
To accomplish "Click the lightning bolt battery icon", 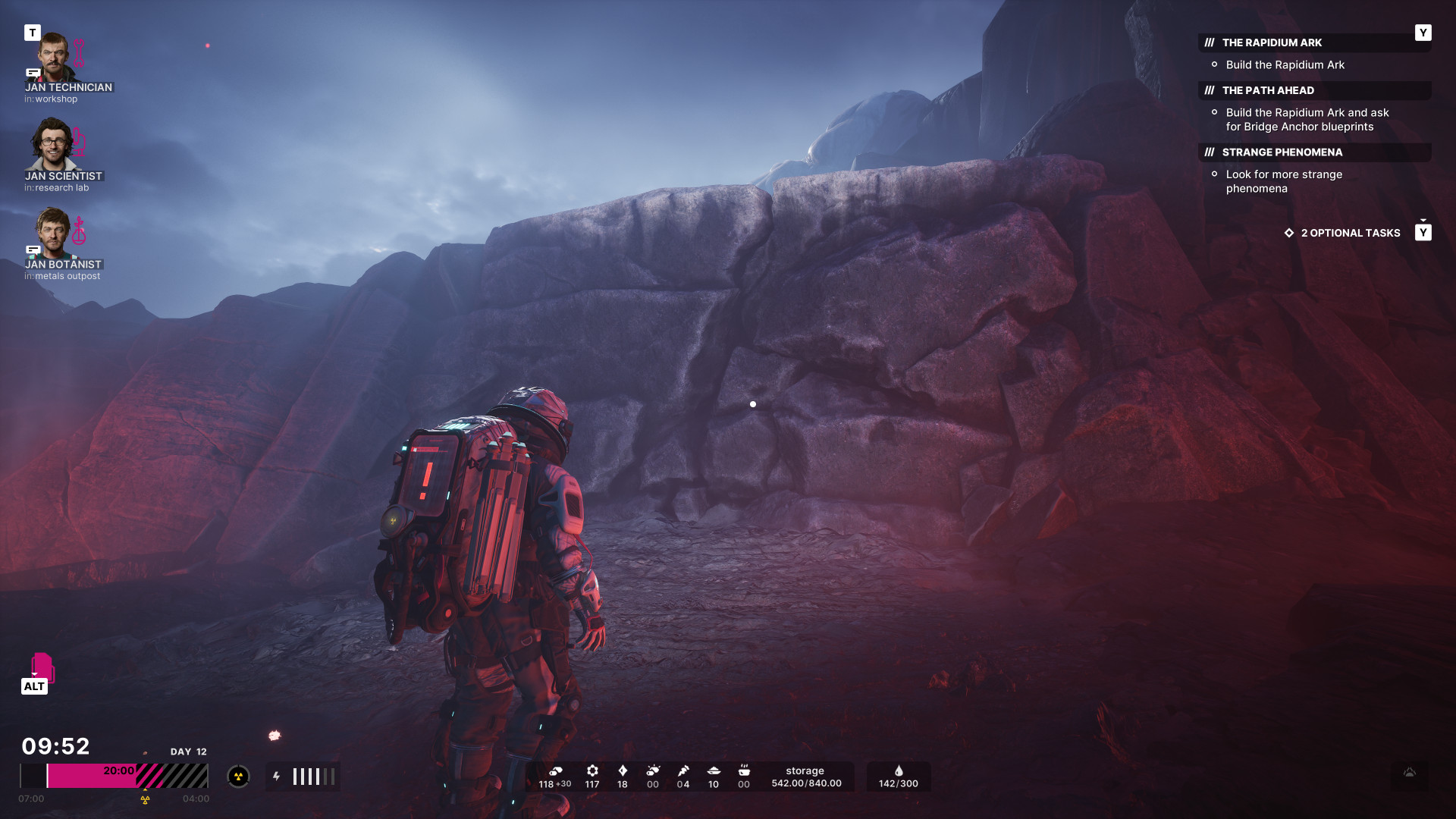I will pos(277,777).
